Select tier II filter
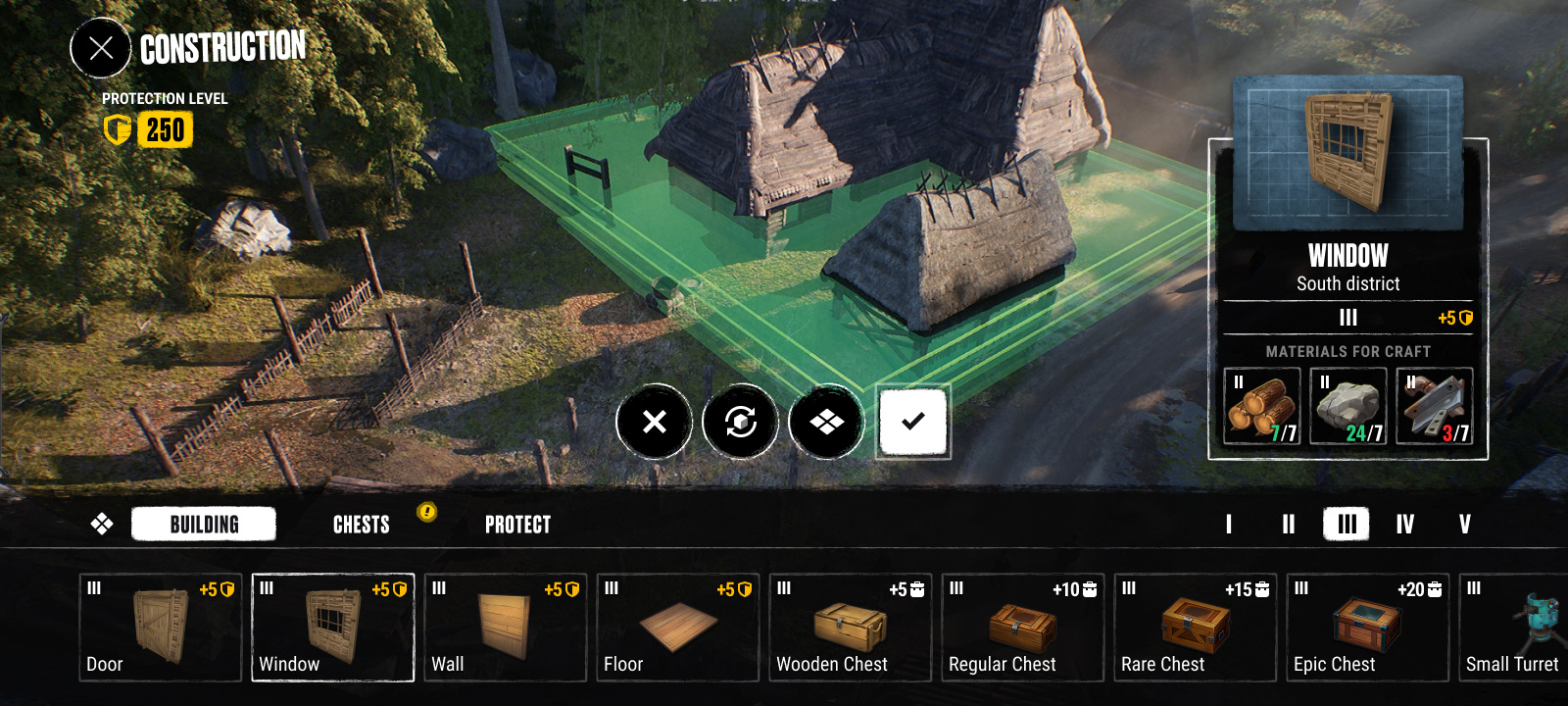 1289,525
